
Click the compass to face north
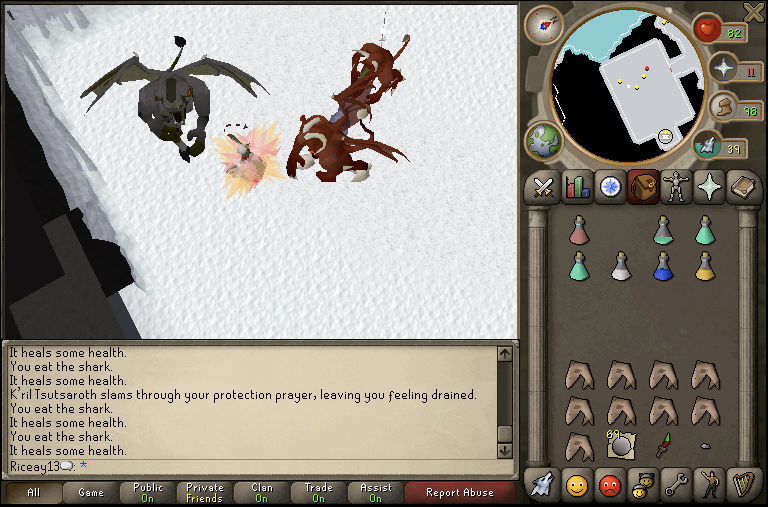point(544,24)
